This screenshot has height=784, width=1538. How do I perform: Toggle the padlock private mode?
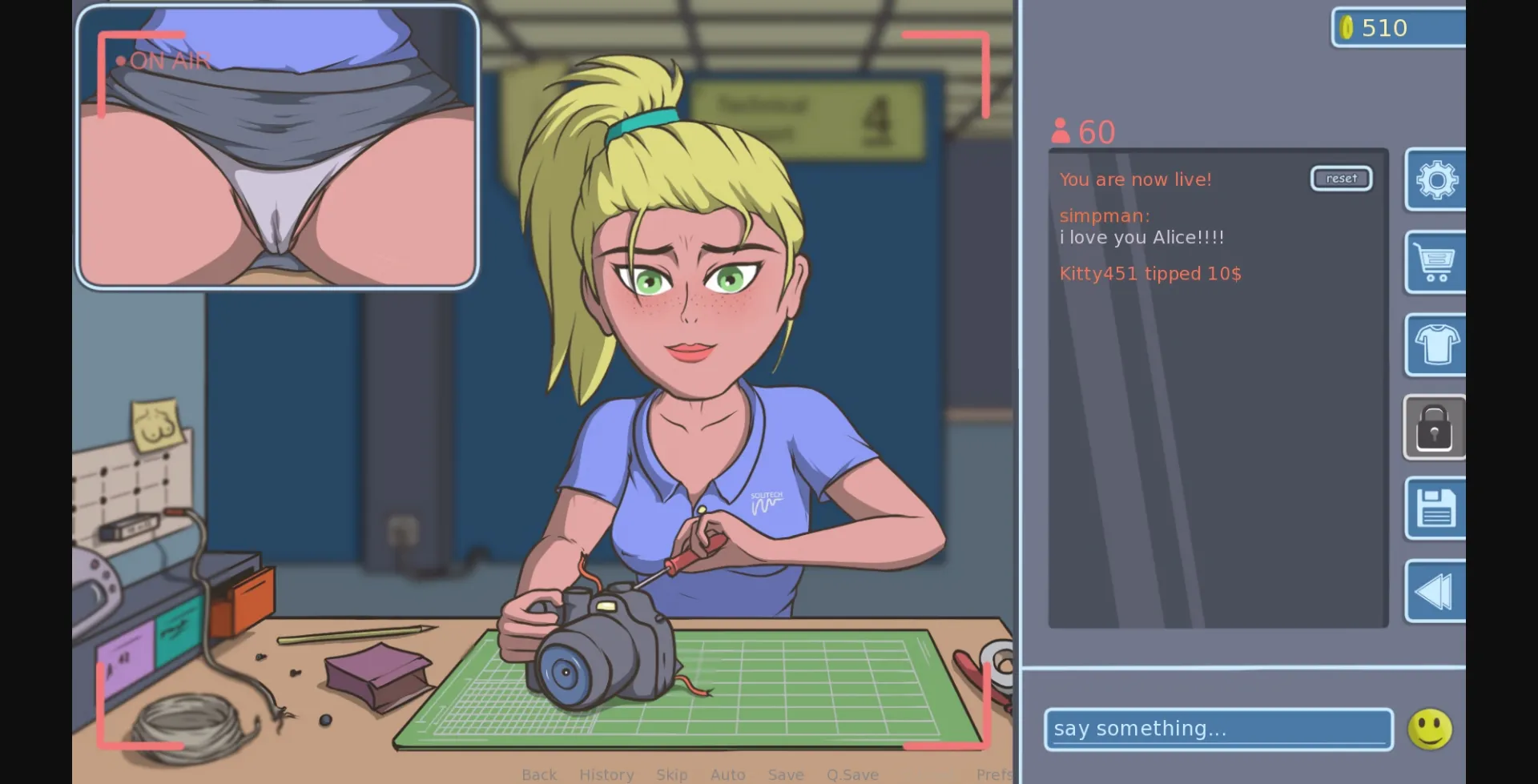(1436, 428)
